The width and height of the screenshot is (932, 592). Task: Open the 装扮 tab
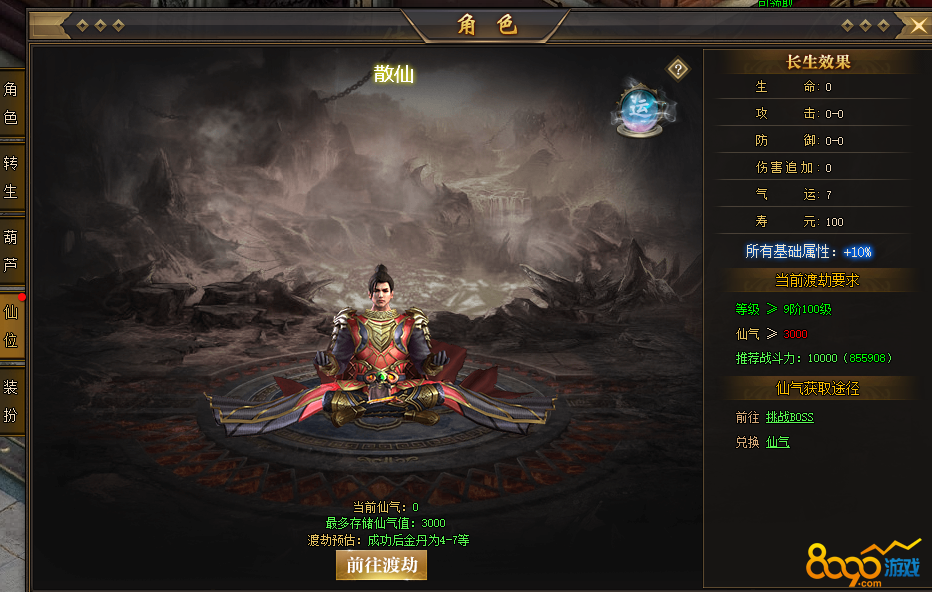point(11,401)
